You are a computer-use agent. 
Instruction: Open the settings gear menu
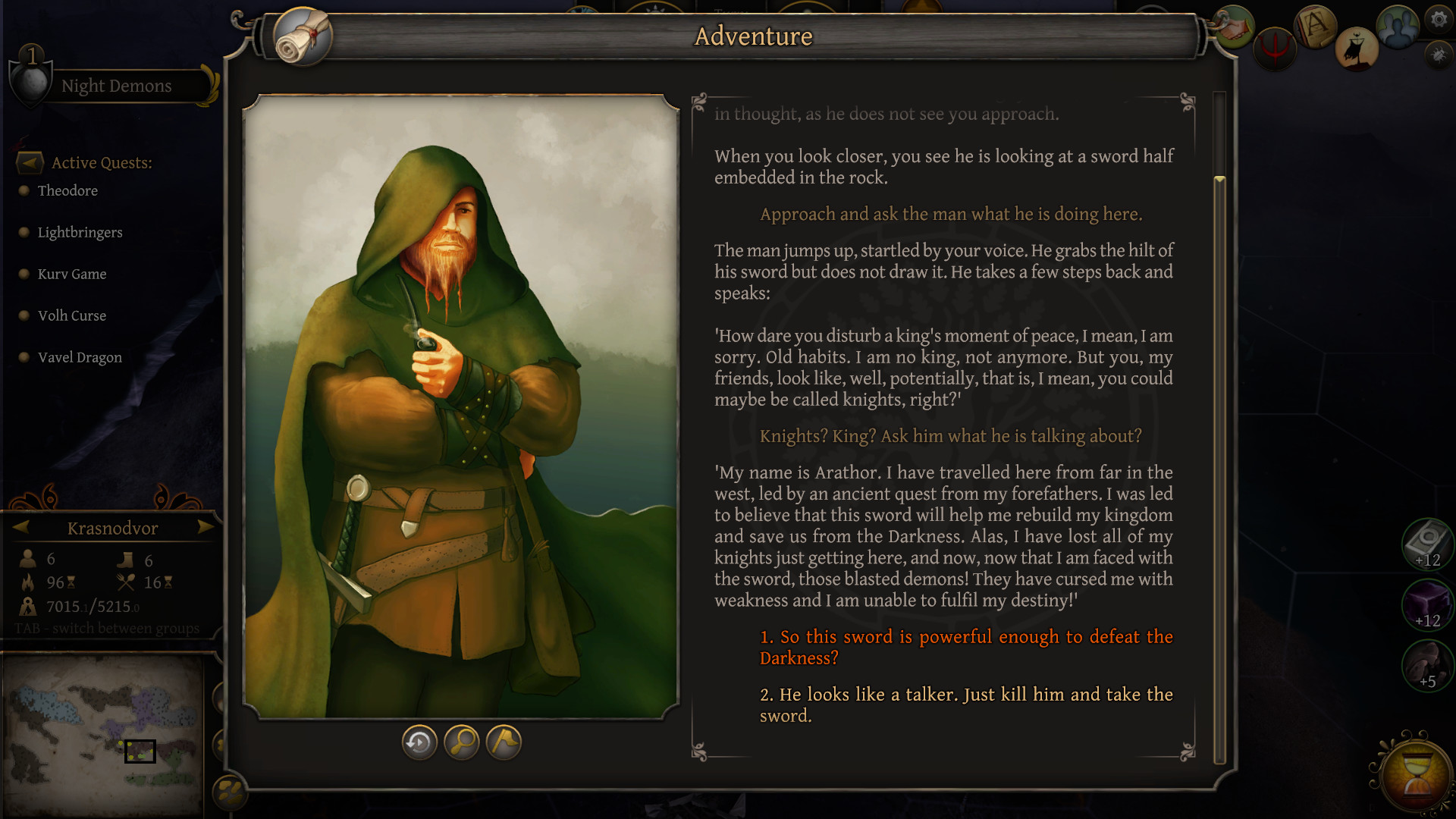point(1438,20)
